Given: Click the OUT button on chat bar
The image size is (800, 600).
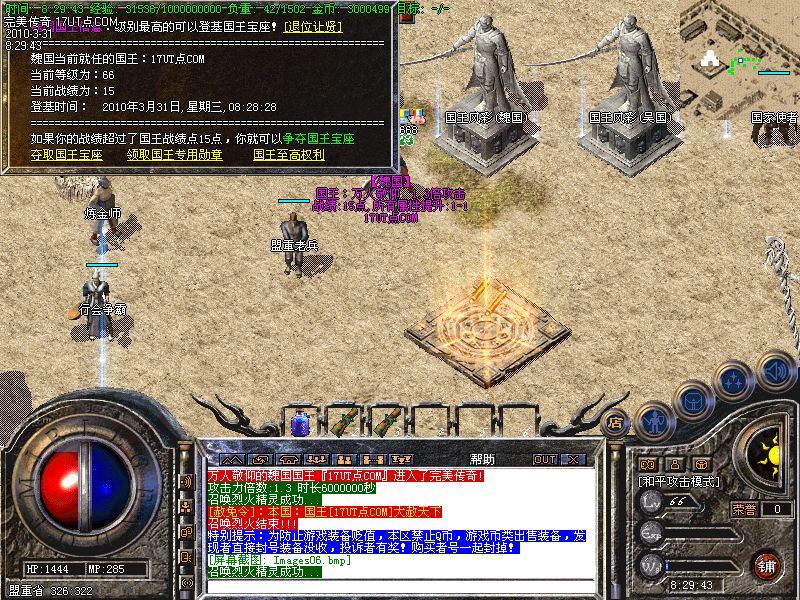Looking at the screenshot, I should point(544,459).
